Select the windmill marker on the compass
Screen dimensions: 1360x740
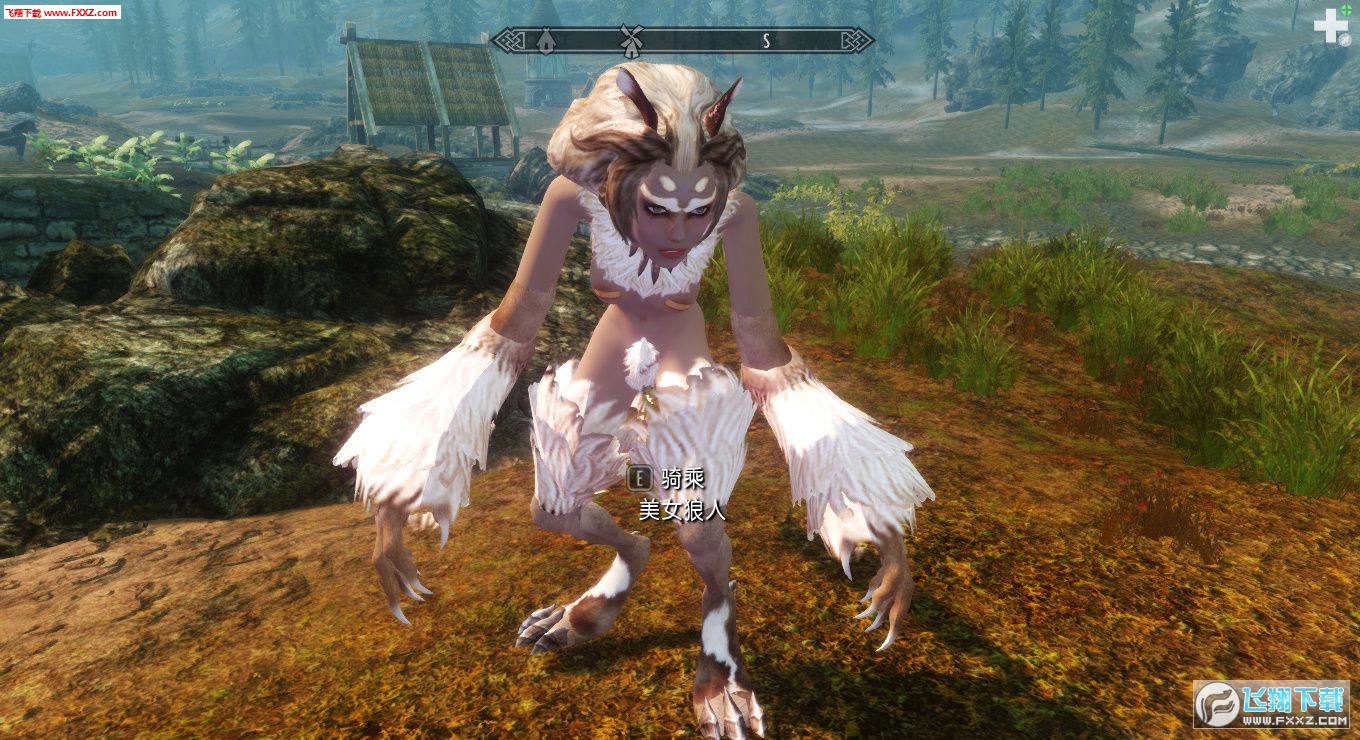pos(629,39)
